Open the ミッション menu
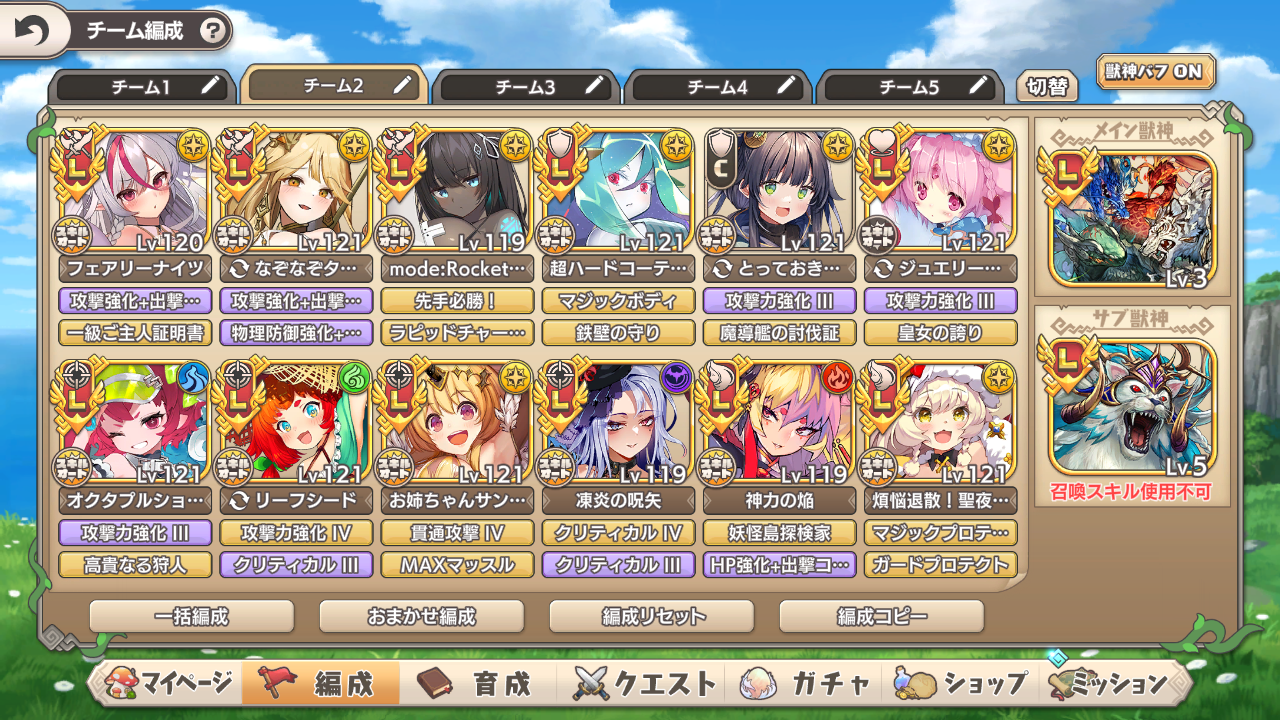 1112,684
